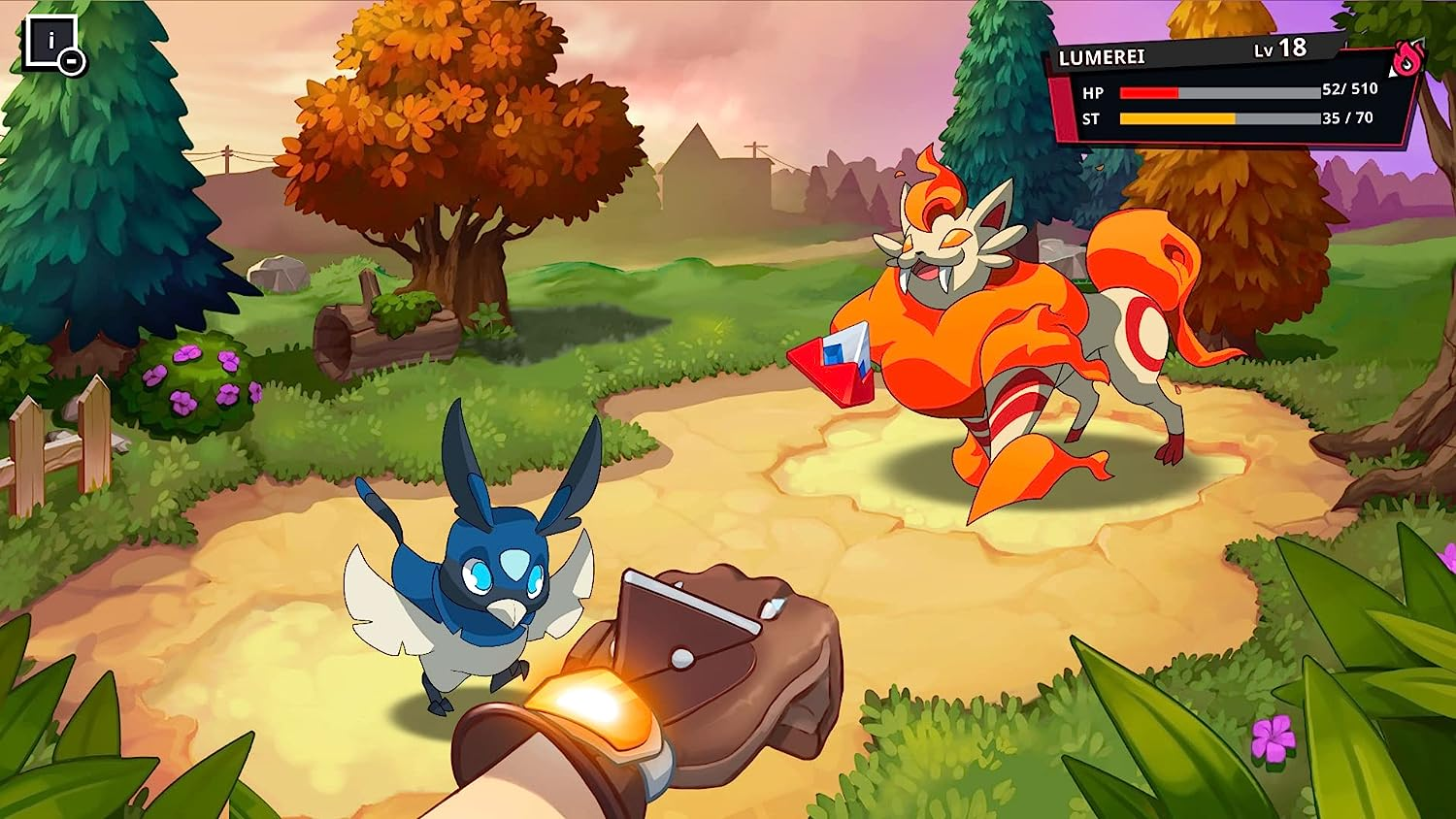The image size is (1456, 819).
Task: Click the info icon in the top-left corner
Action: [x=50, y=41]
